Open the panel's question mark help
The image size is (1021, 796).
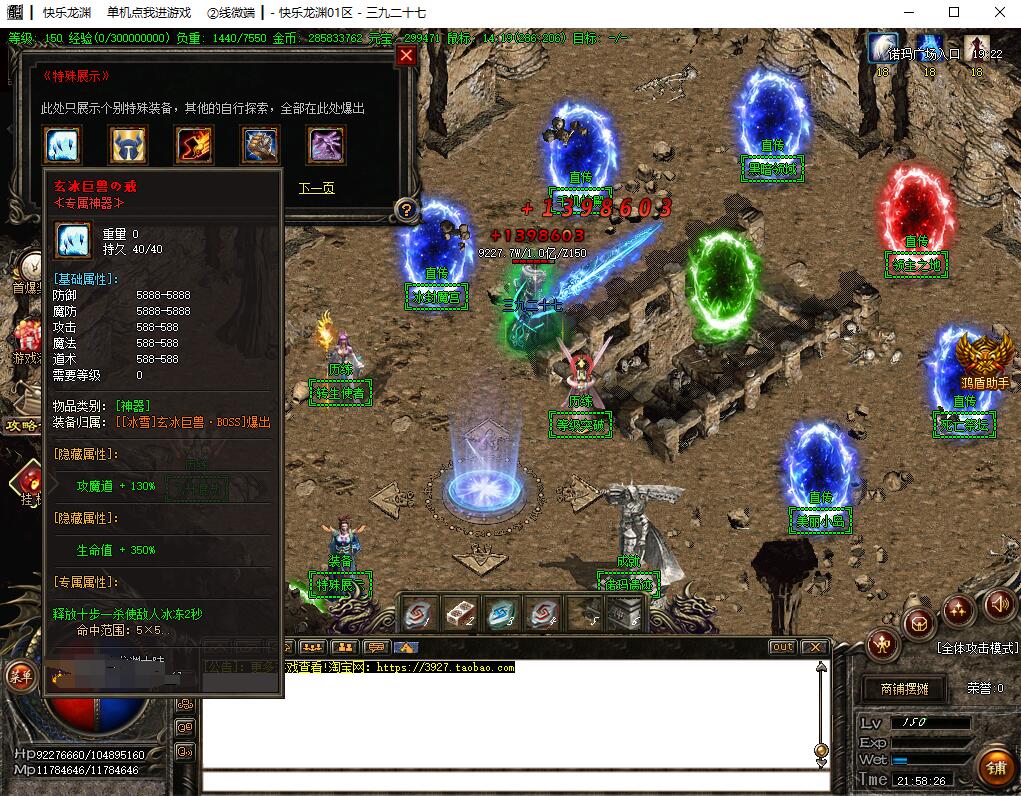point(405,210)
